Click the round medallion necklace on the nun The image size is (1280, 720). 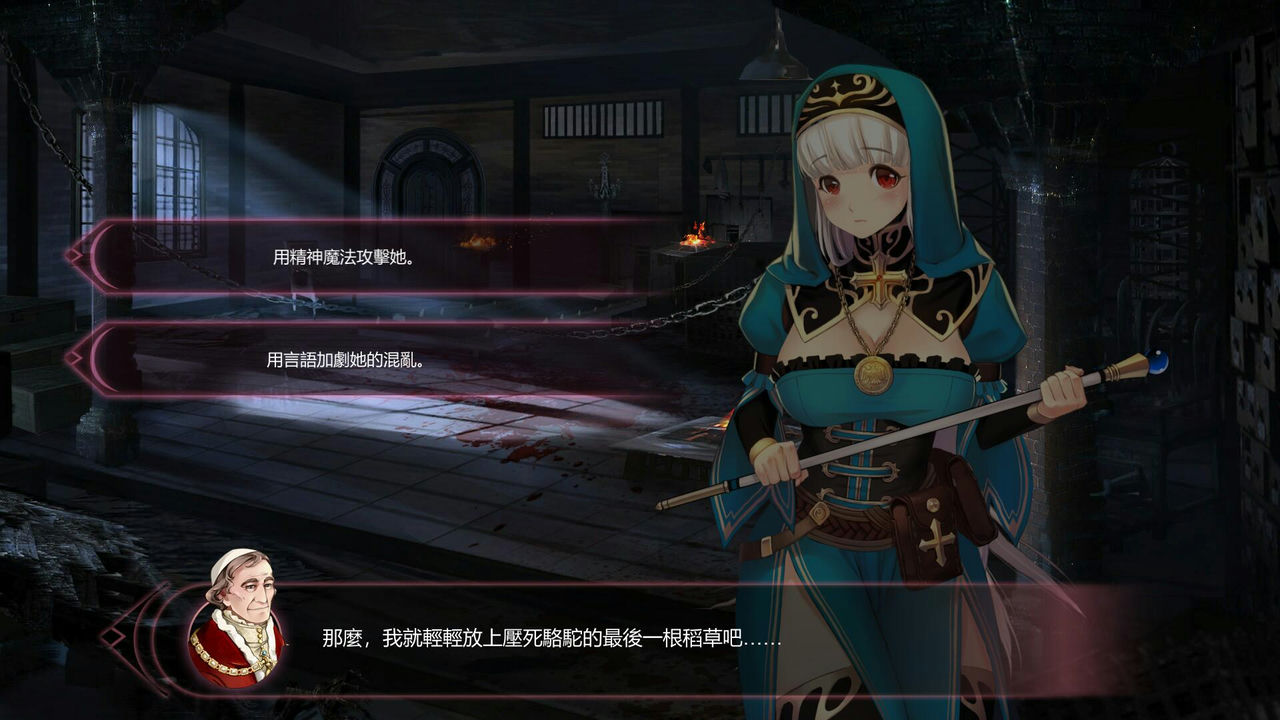(872, 374)
